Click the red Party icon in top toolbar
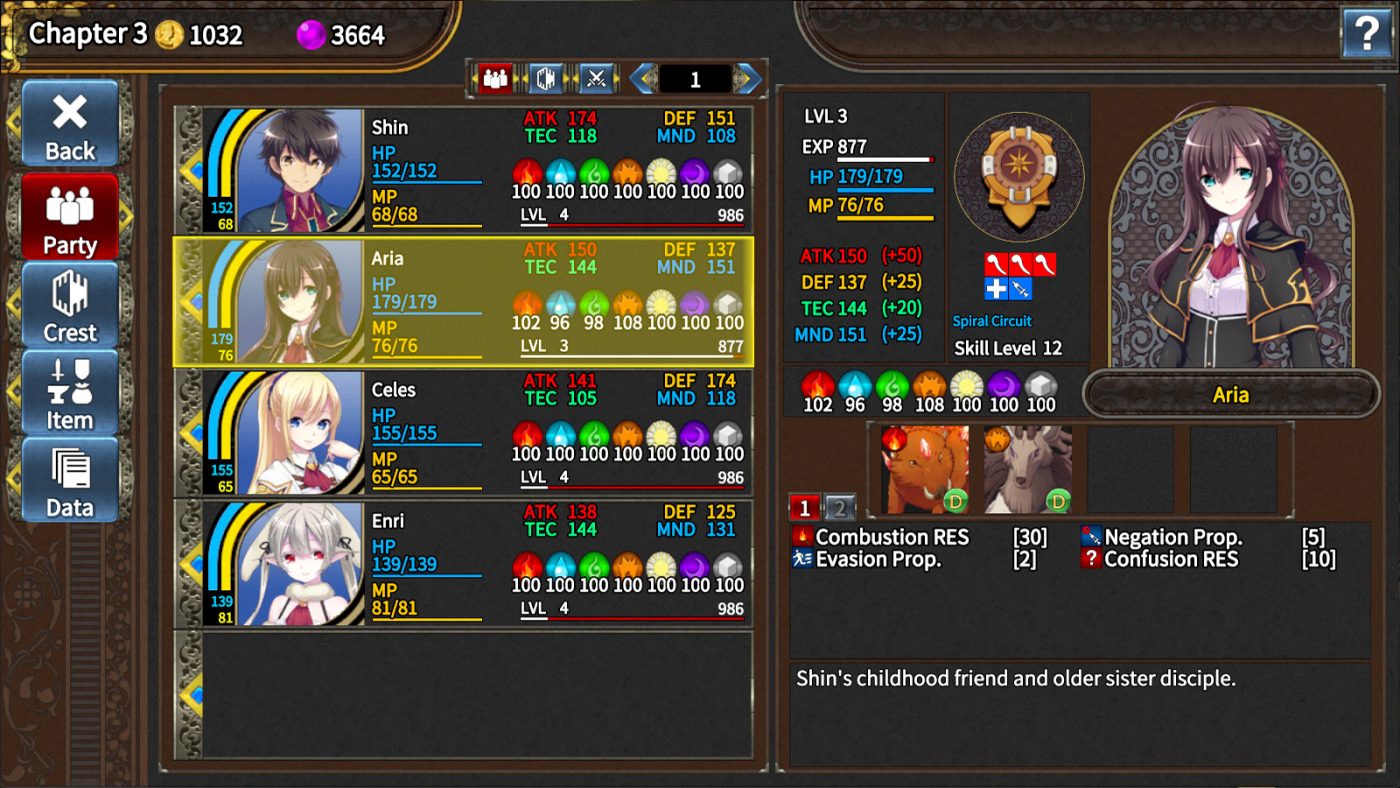 (x=497, y=78)
